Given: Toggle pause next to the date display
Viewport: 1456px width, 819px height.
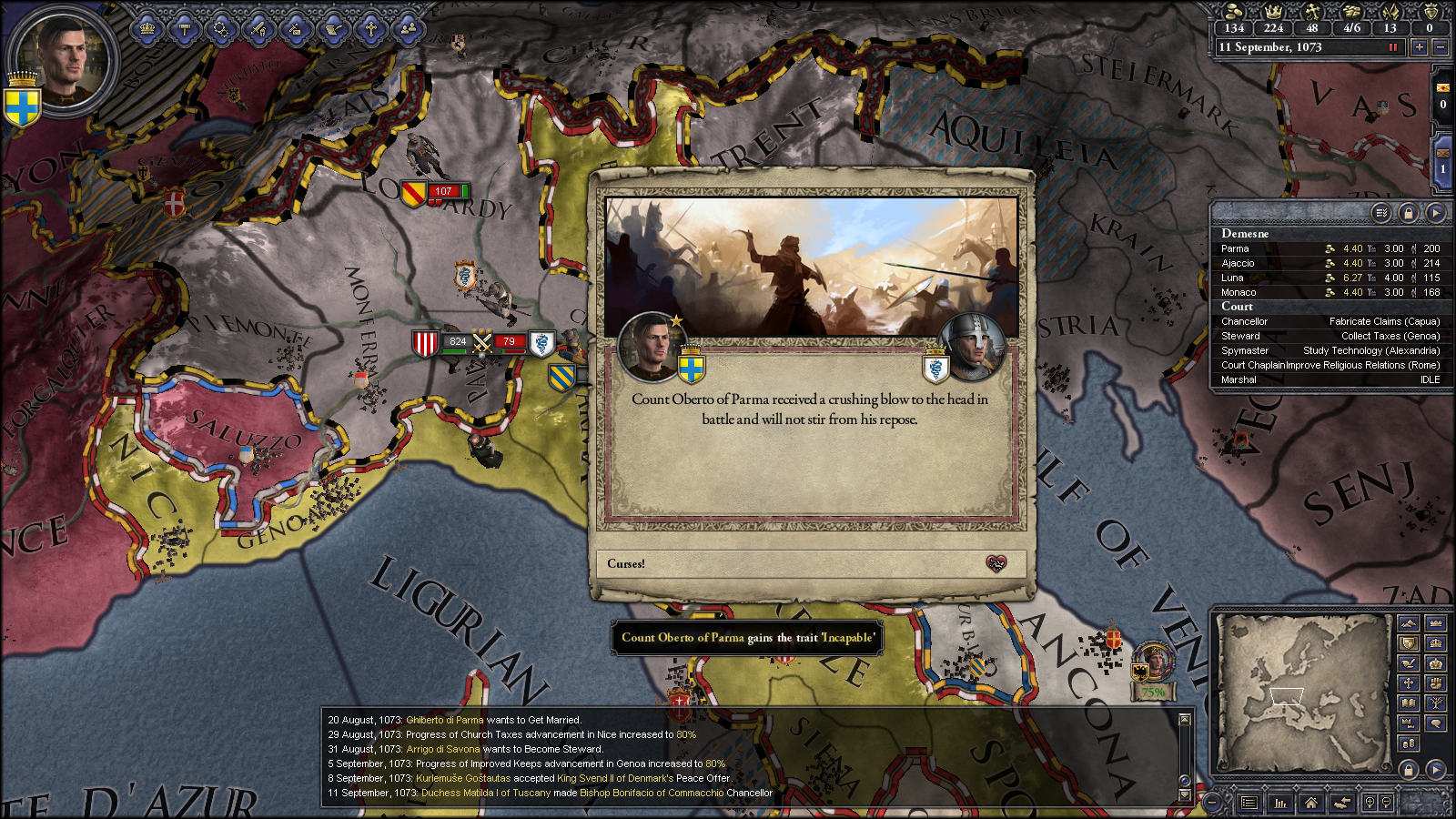Looking at the screenshot, I should [x=1392, y=47].
